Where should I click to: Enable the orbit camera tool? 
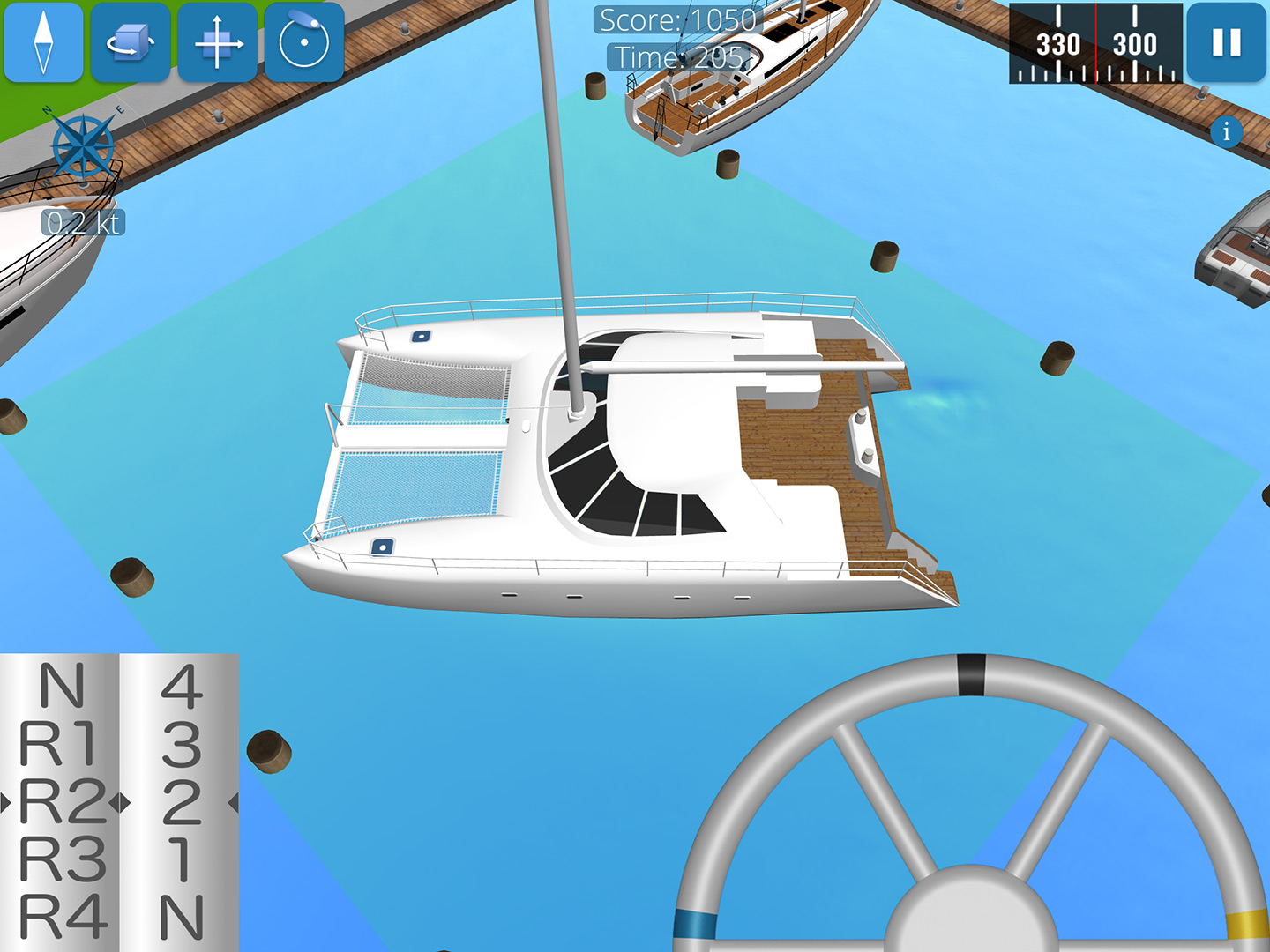click(303, 41)
